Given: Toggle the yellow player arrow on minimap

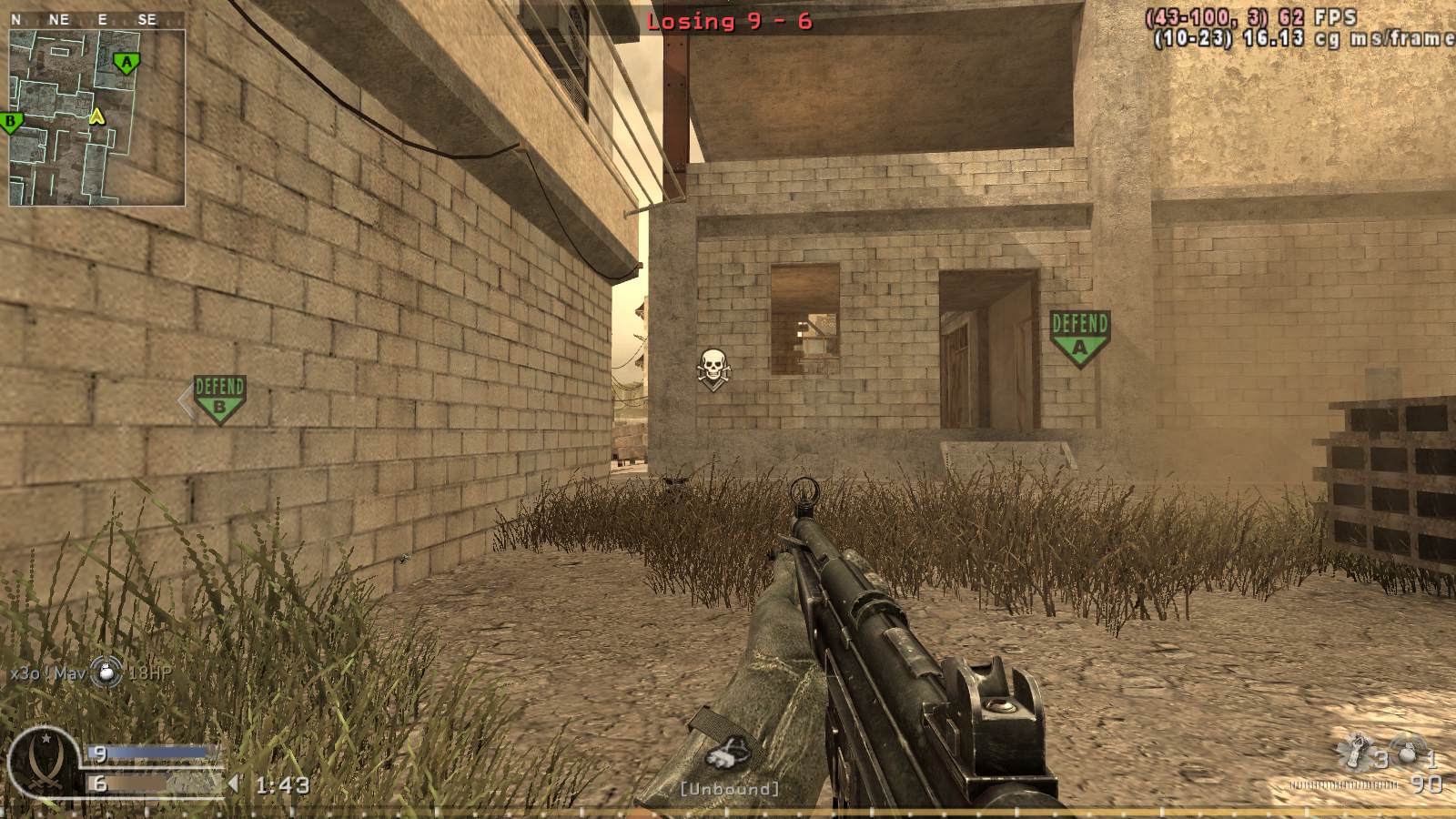Looking at the screenshot, I should click(x=95, y=116).
